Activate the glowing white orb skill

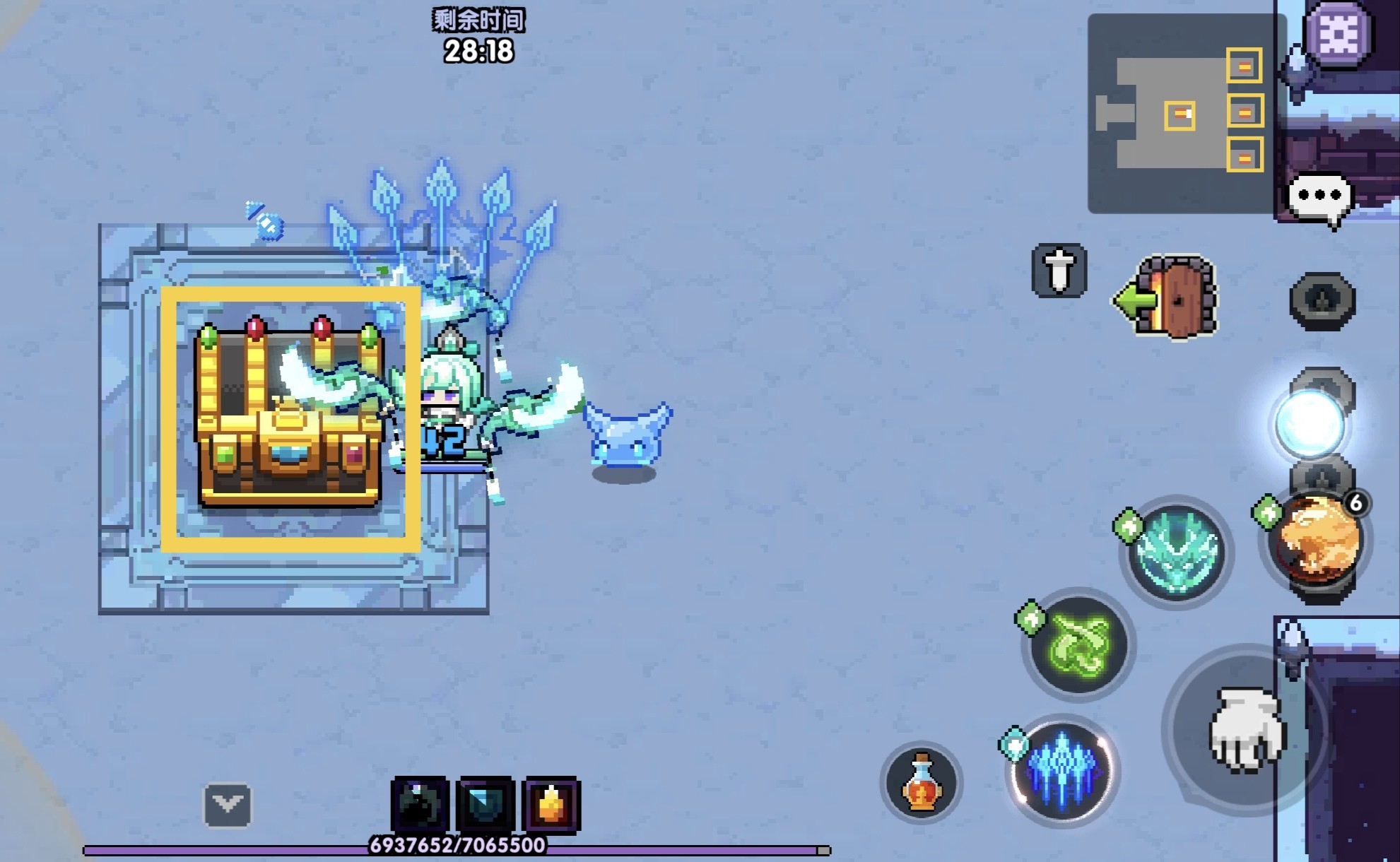(x=1310, y=425)
